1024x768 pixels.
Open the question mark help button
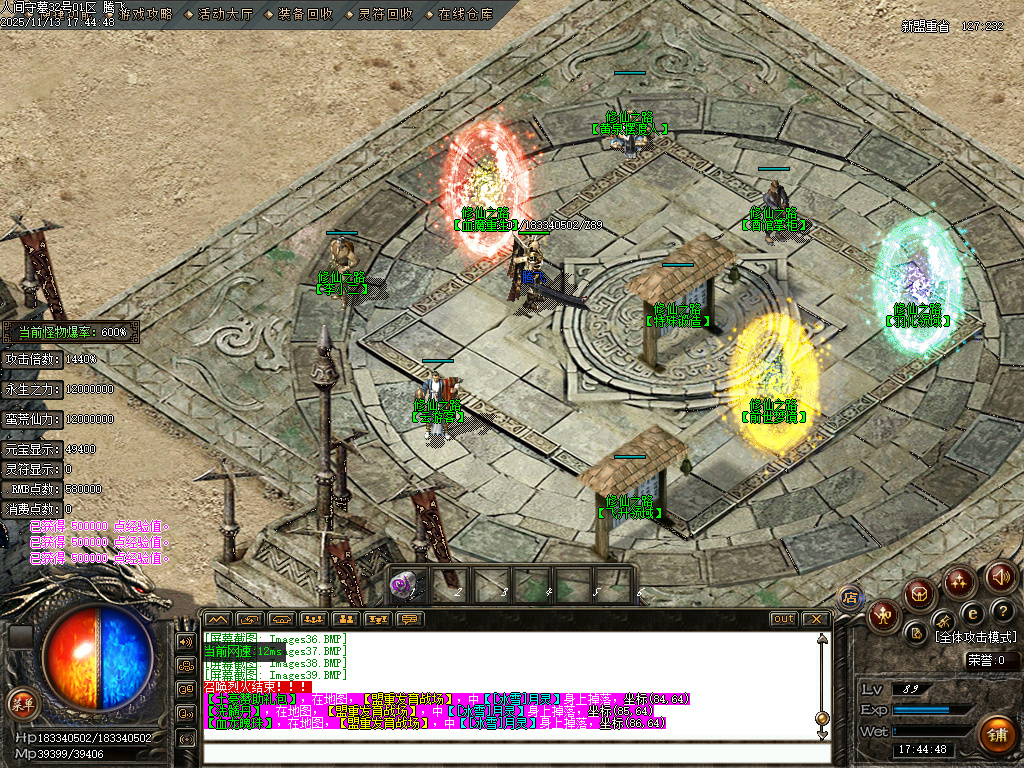tap(1002, 611)
